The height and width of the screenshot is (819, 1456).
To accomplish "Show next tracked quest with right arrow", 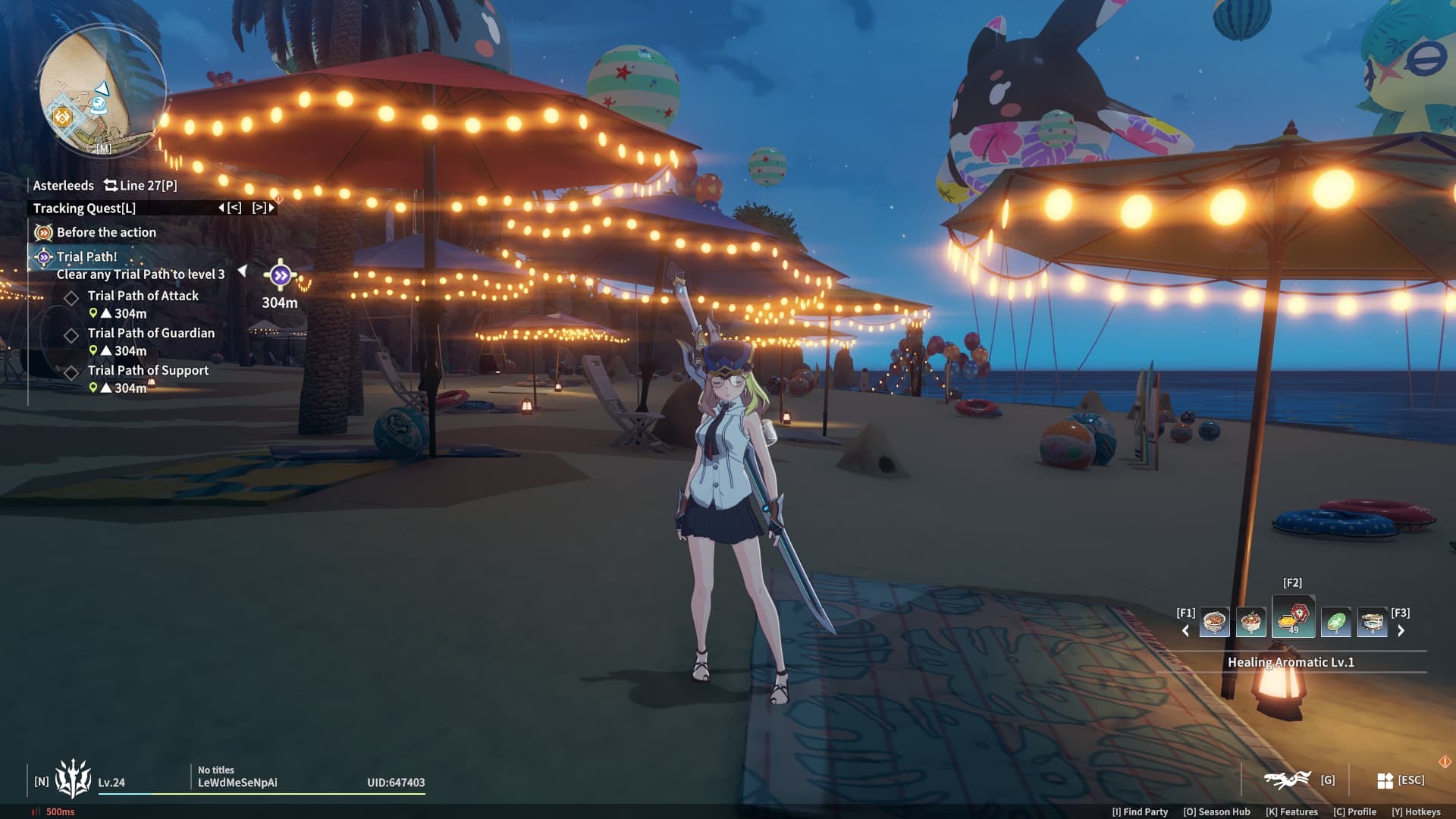I will pos(263,208).
